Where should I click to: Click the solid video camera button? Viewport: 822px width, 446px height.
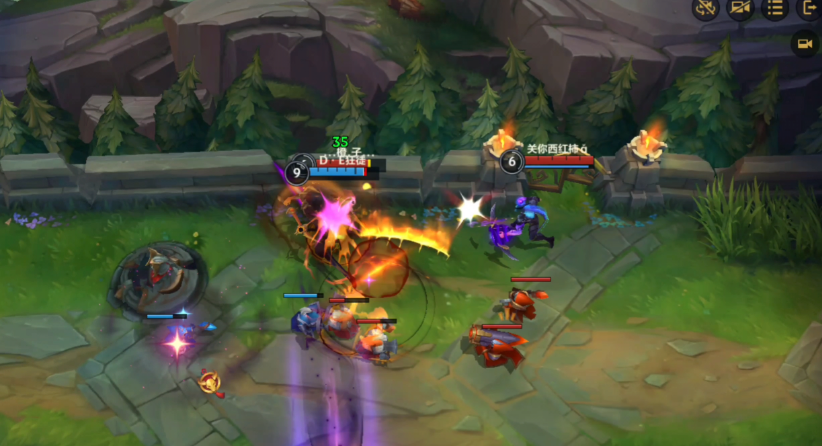804,43
